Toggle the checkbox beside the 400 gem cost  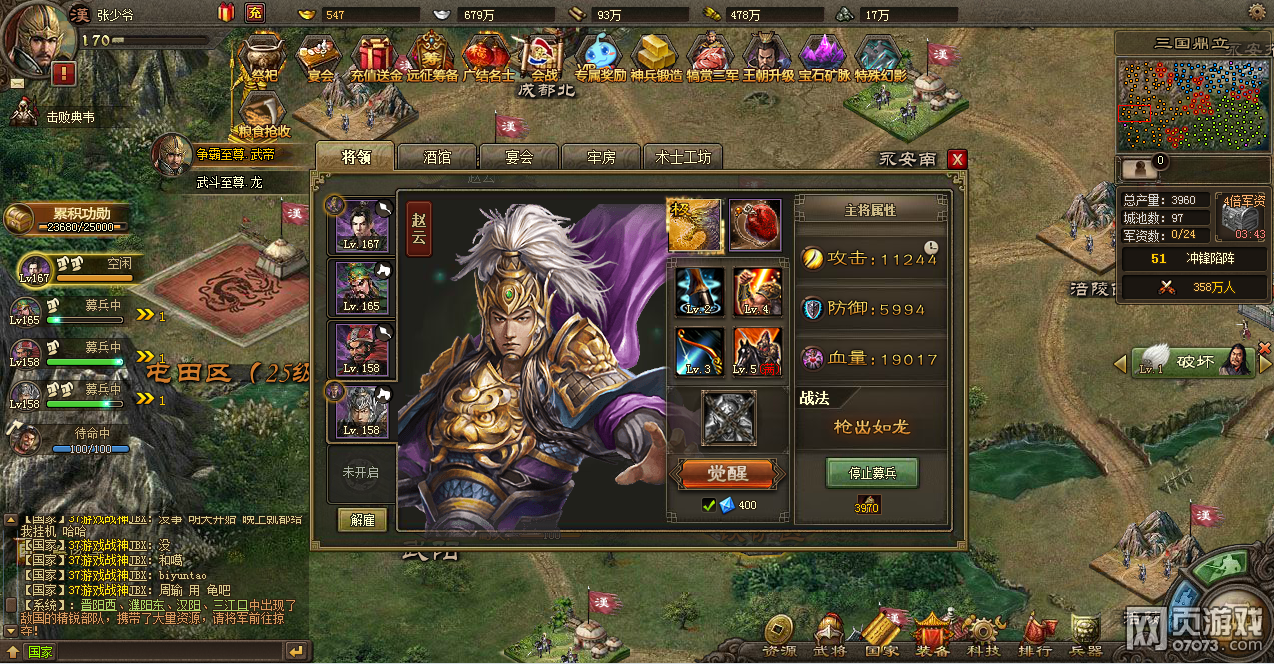(709, 505)
